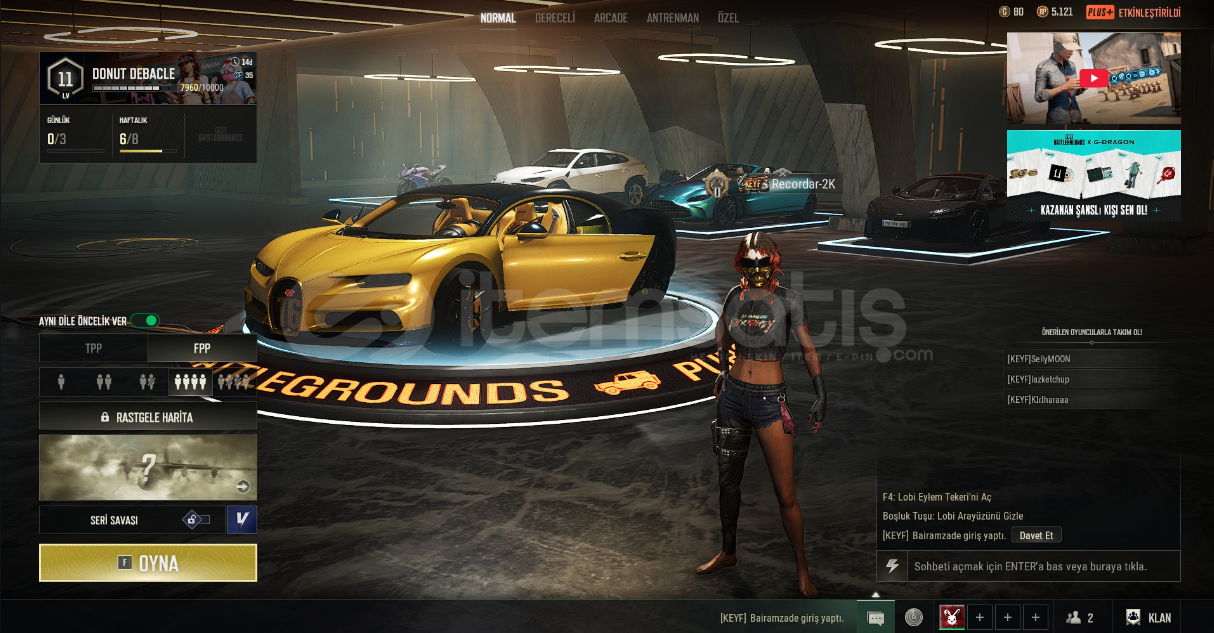Toggle Aynı Dile Öncelik Ver switch

coord(145,321)
